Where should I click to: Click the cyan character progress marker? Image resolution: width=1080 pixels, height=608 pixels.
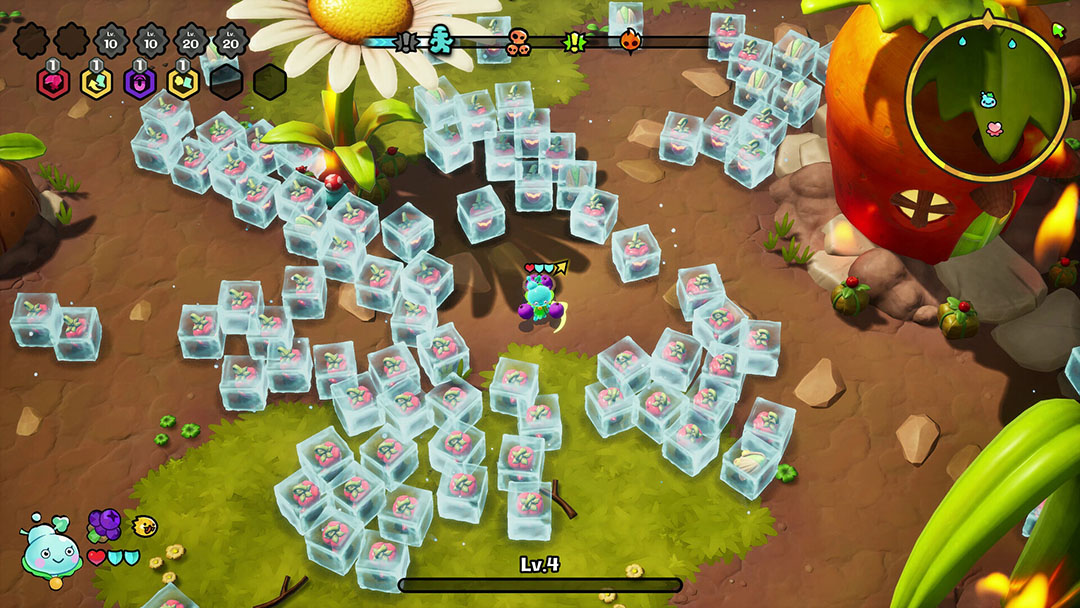pyautogui.click(x=441, y=41)
